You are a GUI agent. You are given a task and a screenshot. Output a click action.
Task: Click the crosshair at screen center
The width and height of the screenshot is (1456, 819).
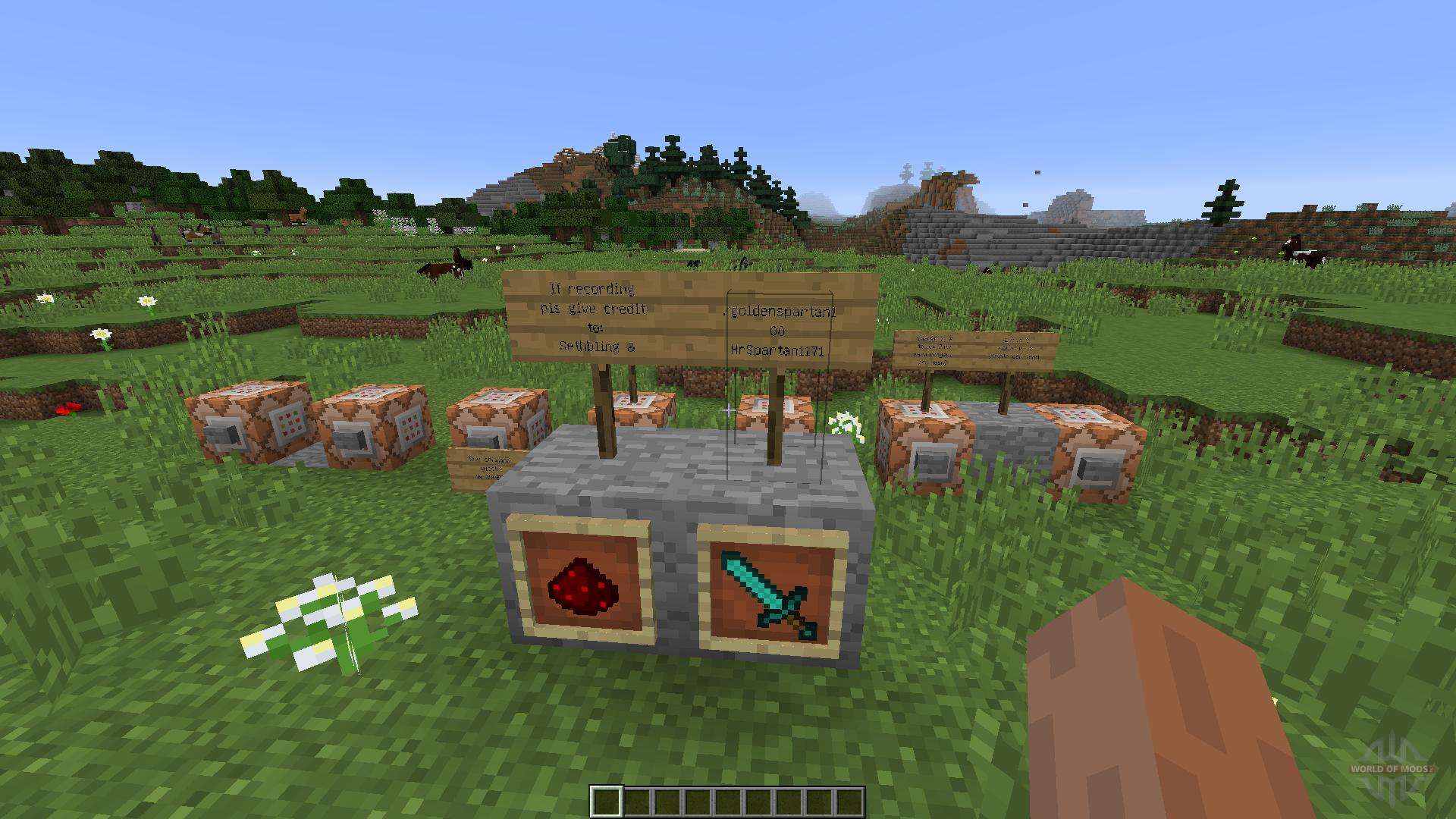(x=728, y=409)
